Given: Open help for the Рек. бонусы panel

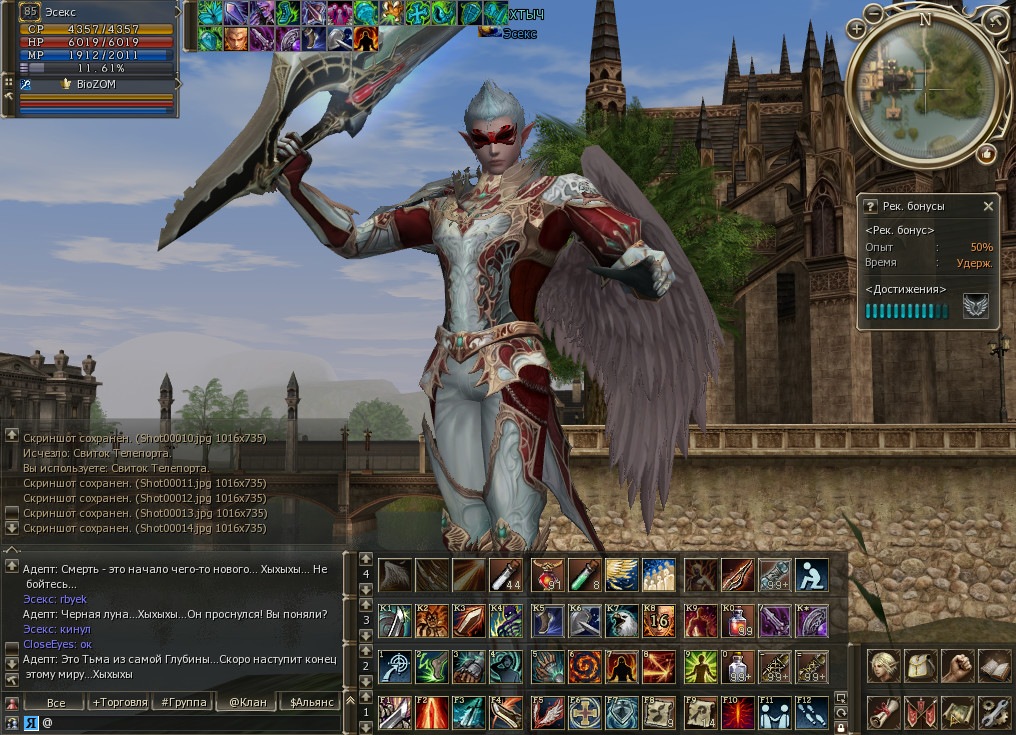Looking at the screenshot, I should click(x=870, y=206).
